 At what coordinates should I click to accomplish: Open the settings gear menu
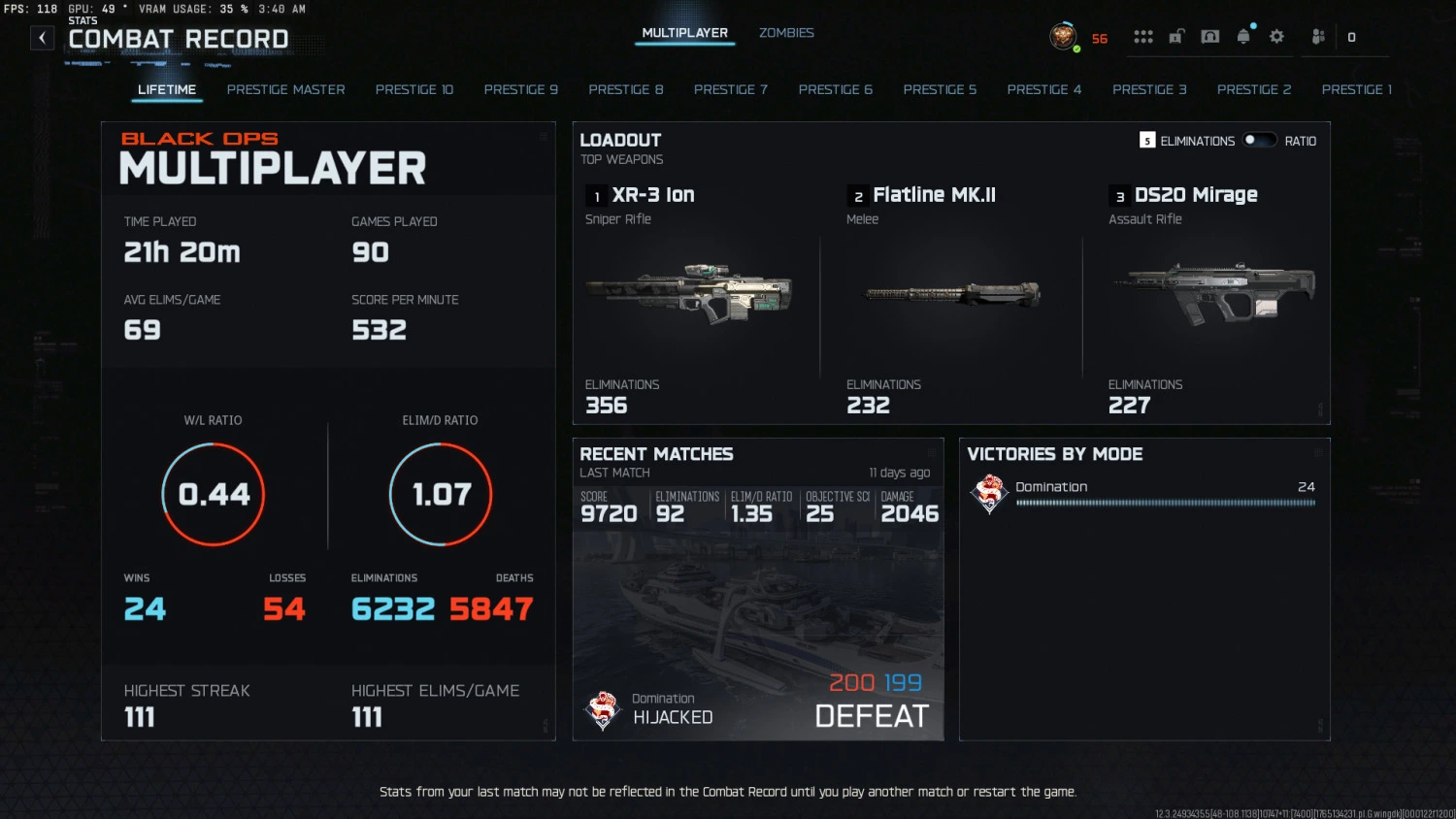1276,36
